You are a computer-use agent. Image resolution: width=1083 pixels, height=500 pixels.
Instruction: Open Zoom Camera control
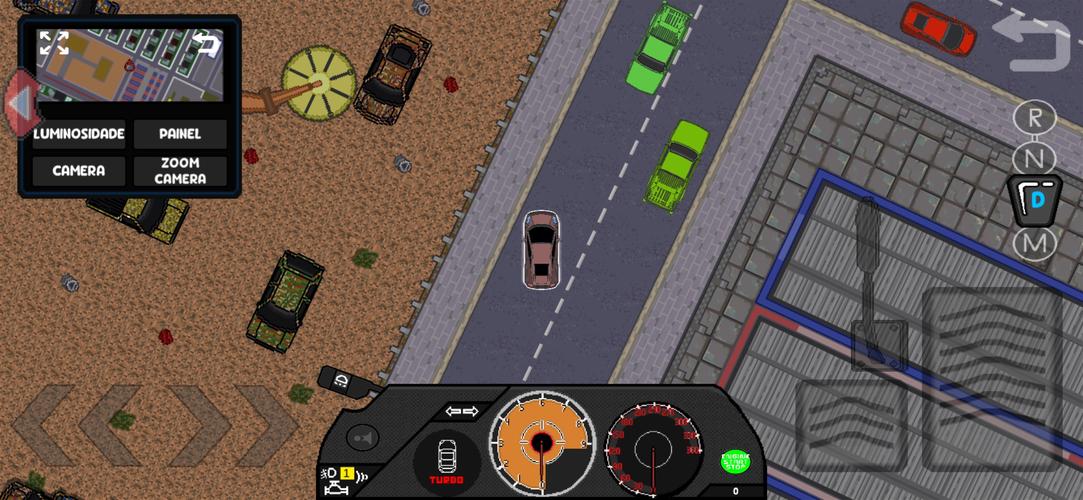180,171
